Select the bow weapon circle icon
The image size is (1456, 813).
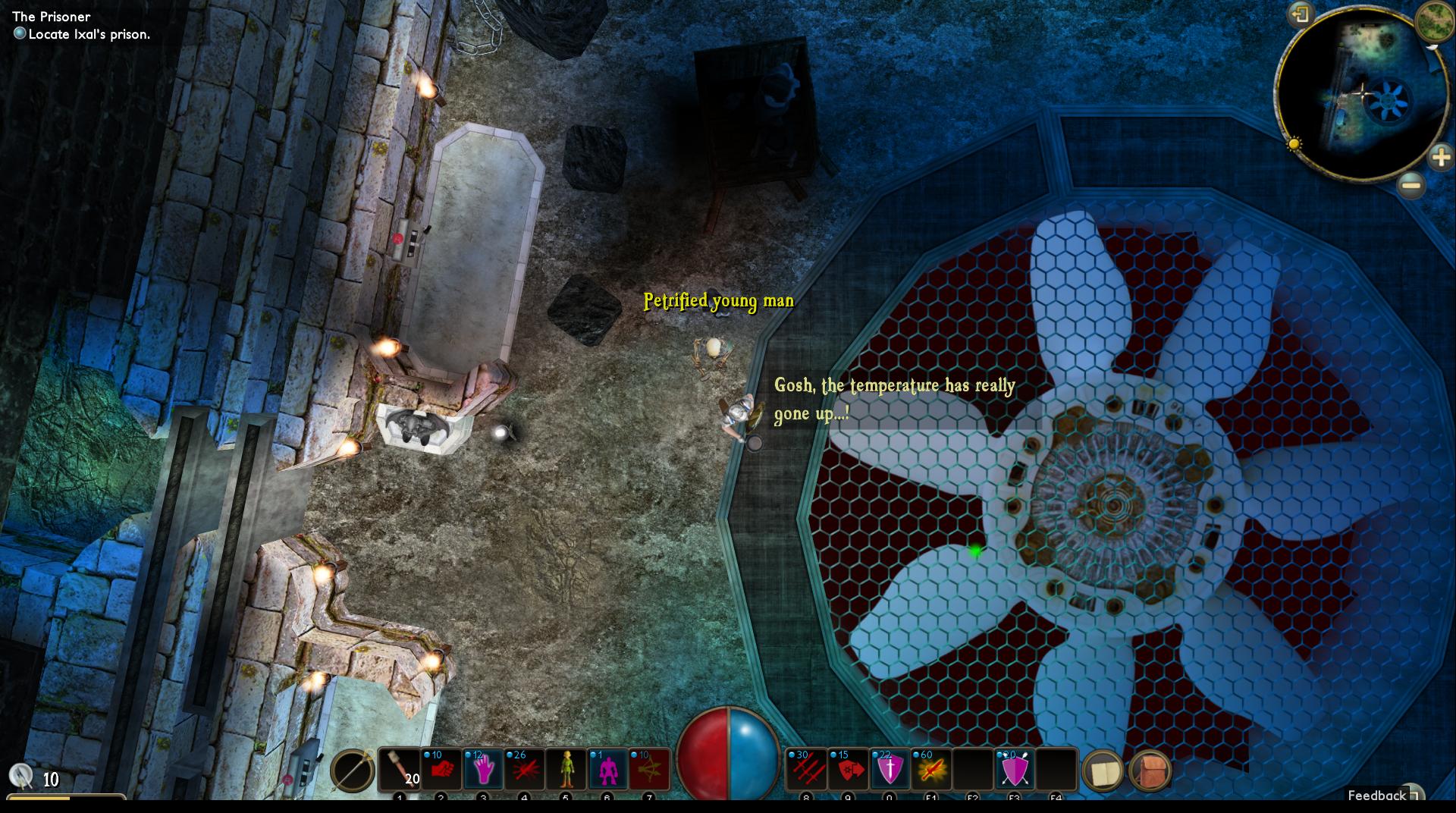353,771
